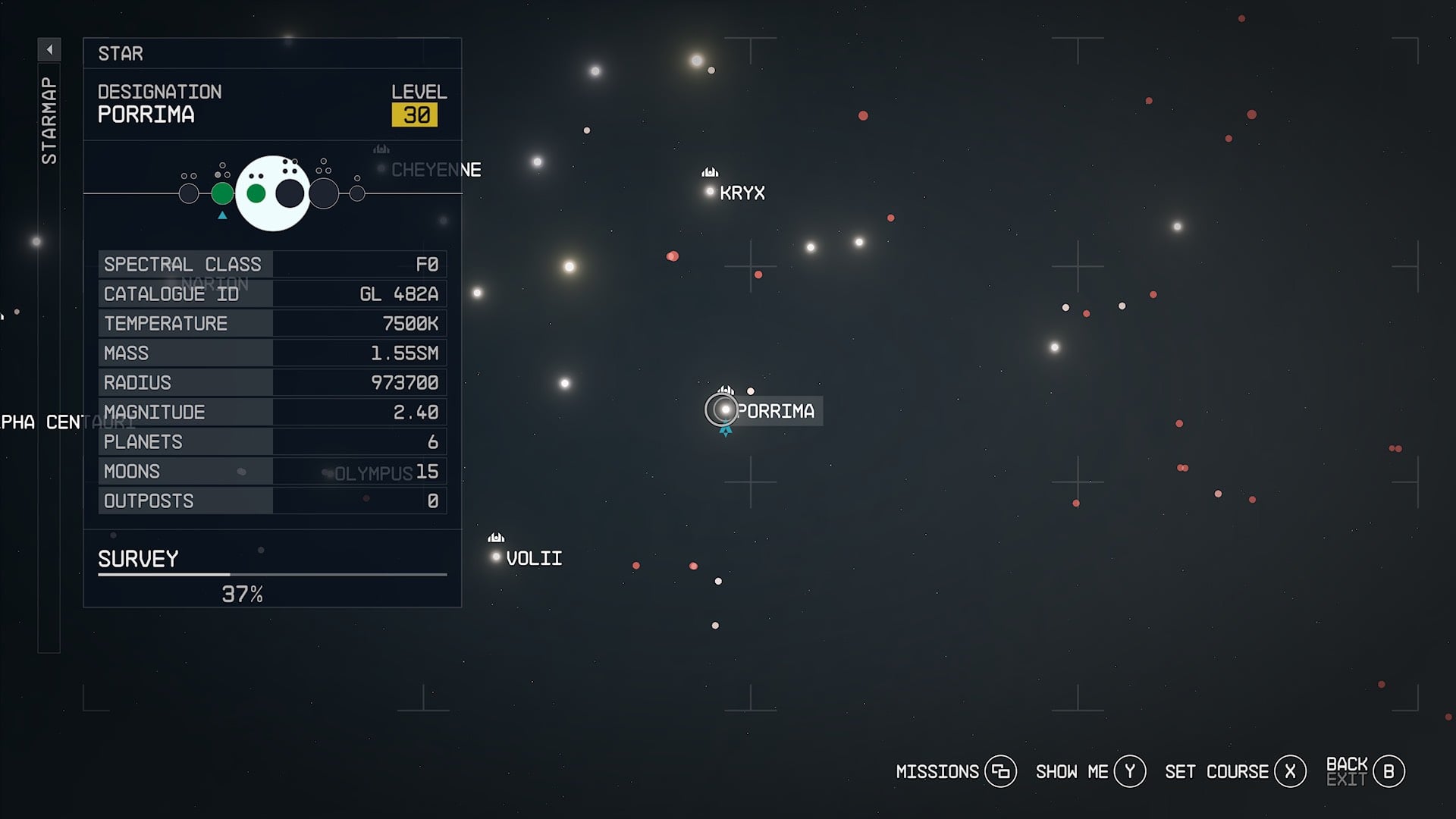Collapse the star info panel with the arrow
Image resolution: width=1456 pixels, height=819 pixels.
pos(49,48)
